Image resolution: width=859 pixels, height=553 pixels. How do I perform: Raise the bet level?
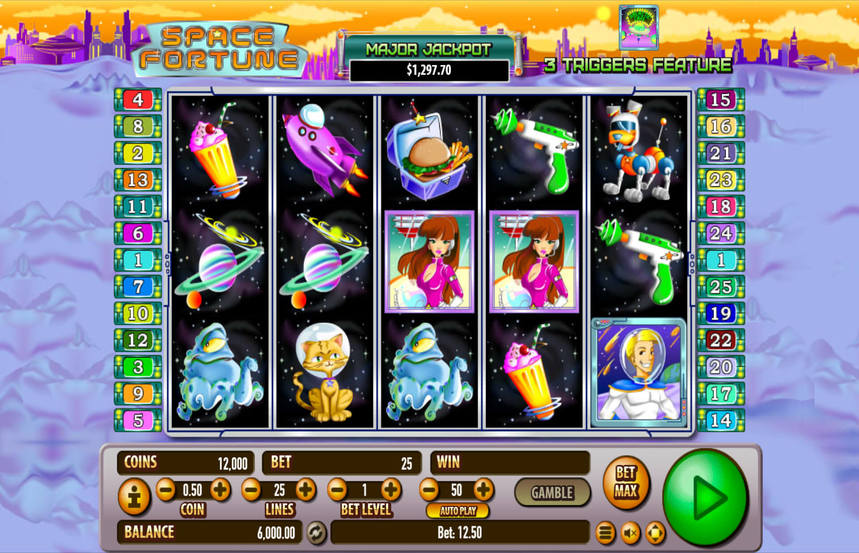click(x=391, y=489)
